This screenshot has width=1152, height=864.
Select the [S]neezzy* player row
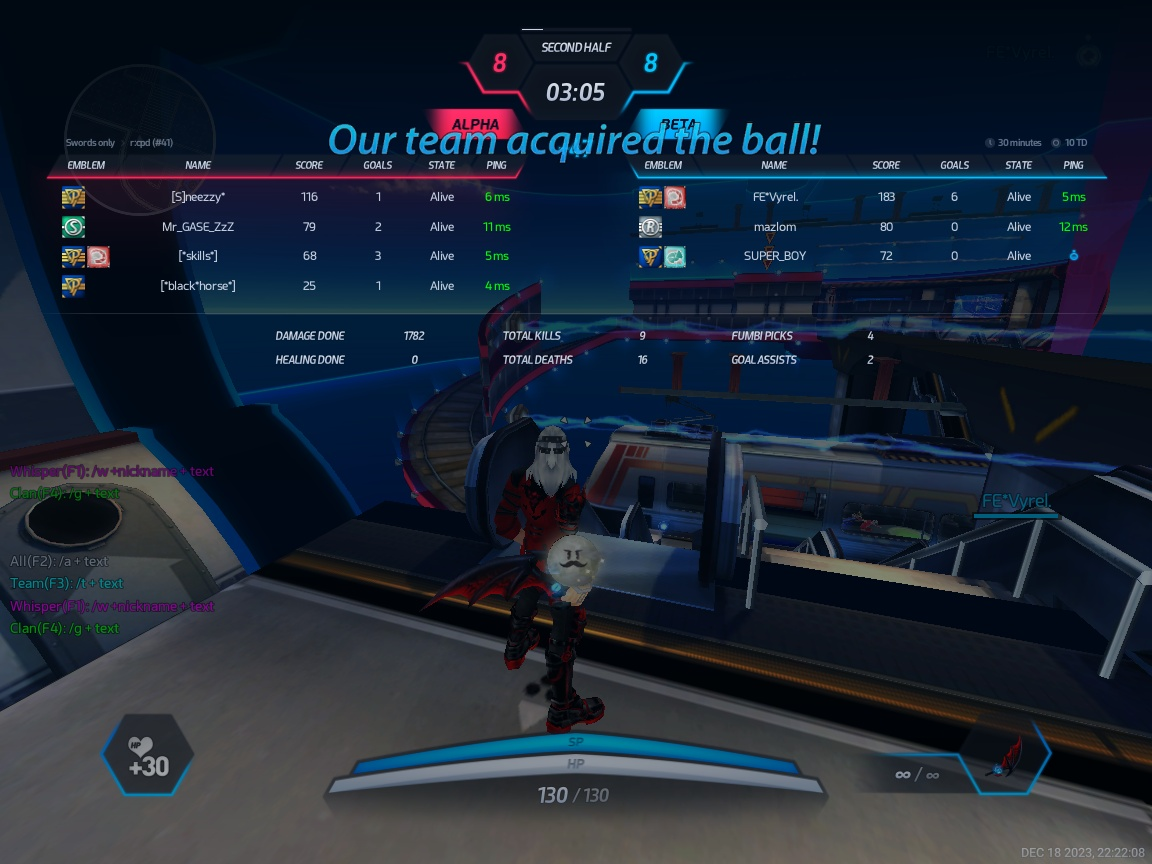198,197
